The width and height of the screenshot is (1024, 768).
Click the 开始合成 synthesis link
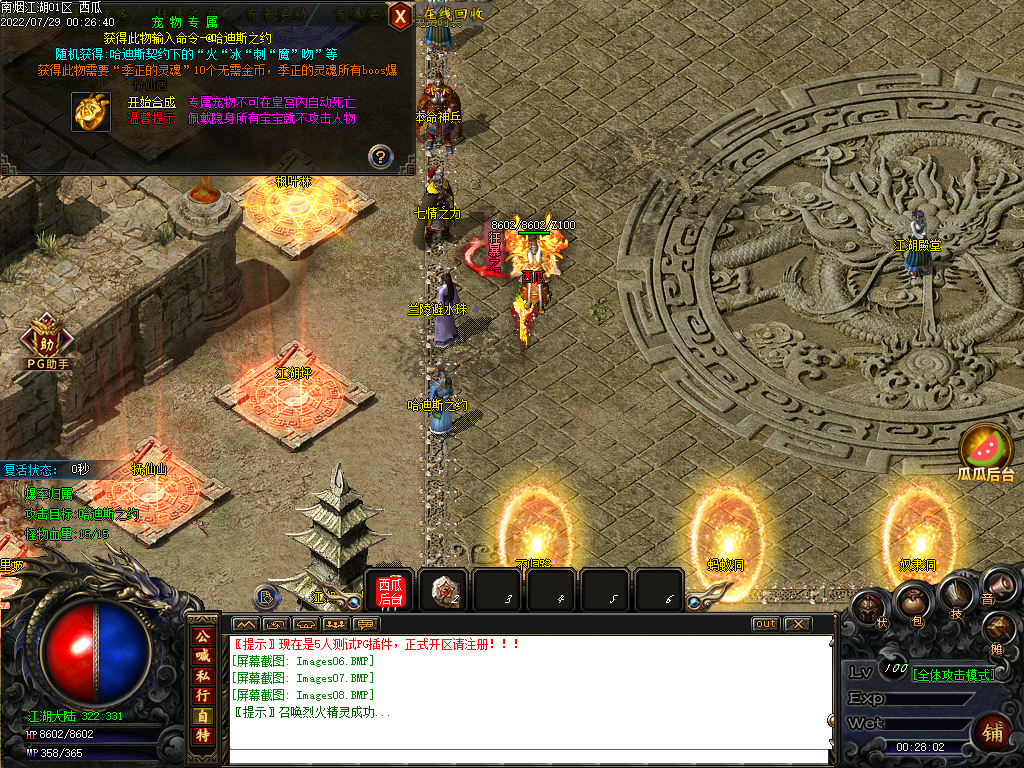(x=151, y=102)
